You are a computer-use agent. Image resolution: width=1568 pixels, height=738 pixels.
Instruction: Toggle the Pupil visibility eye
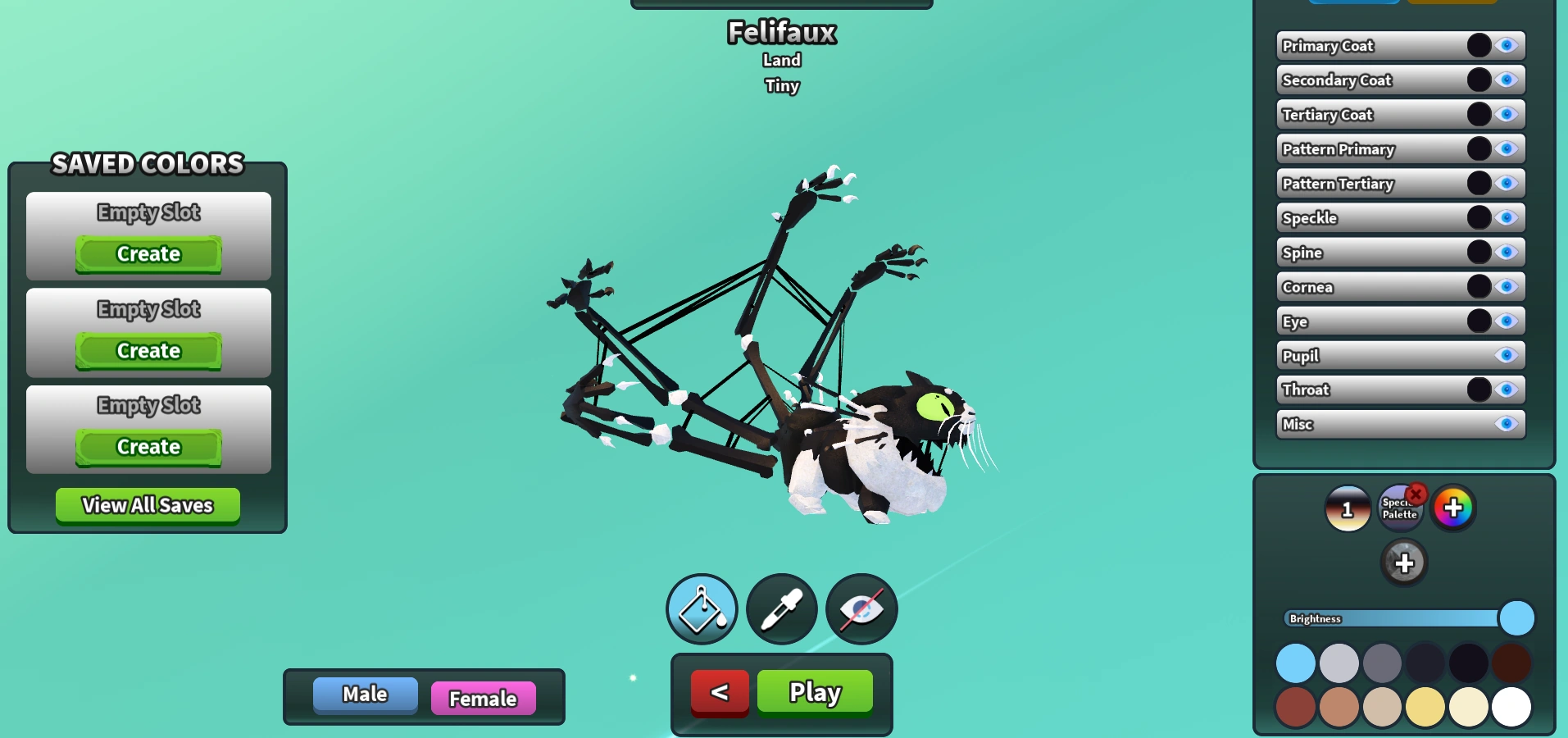[1507, 355]
